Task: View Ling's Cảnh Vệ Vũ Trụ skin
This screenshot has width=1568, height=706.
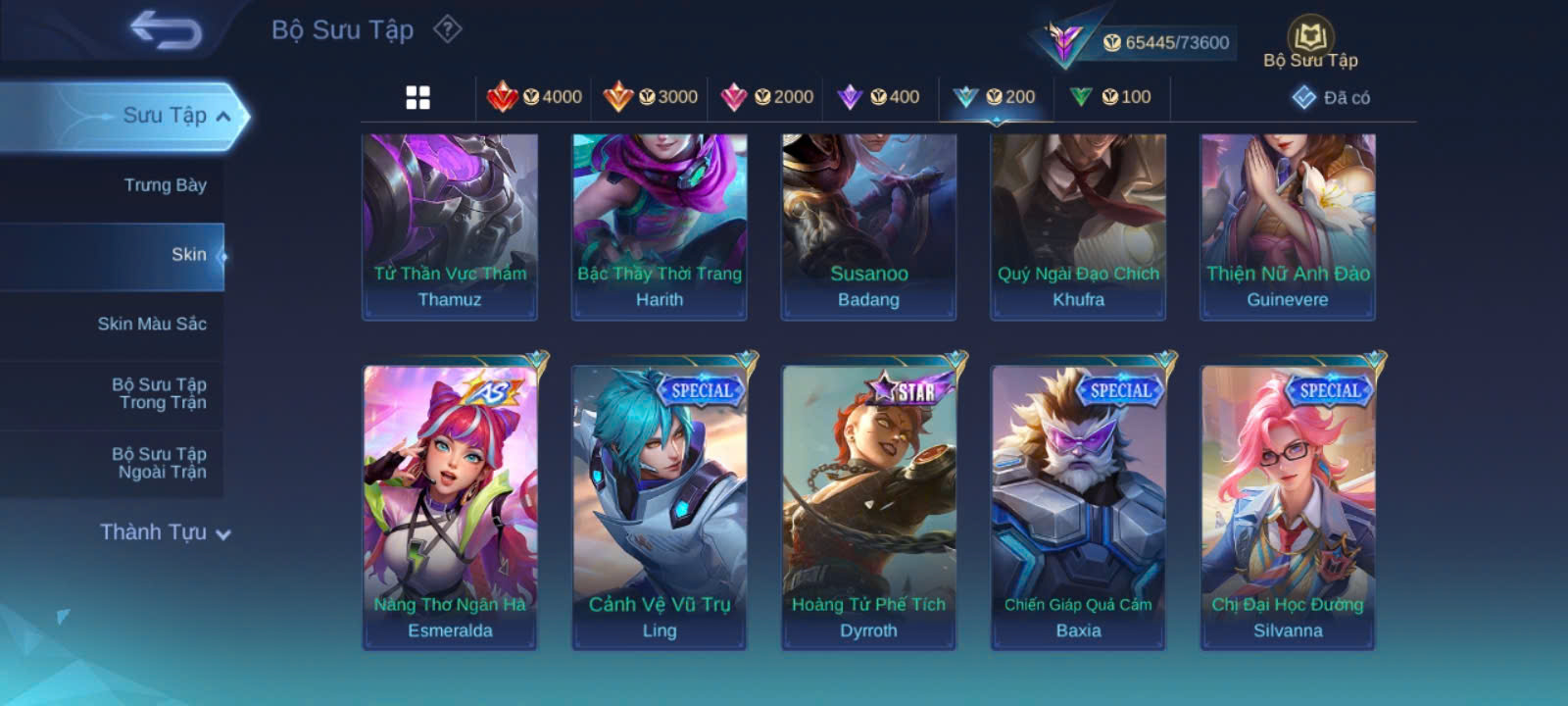Action: coord(660,506)
